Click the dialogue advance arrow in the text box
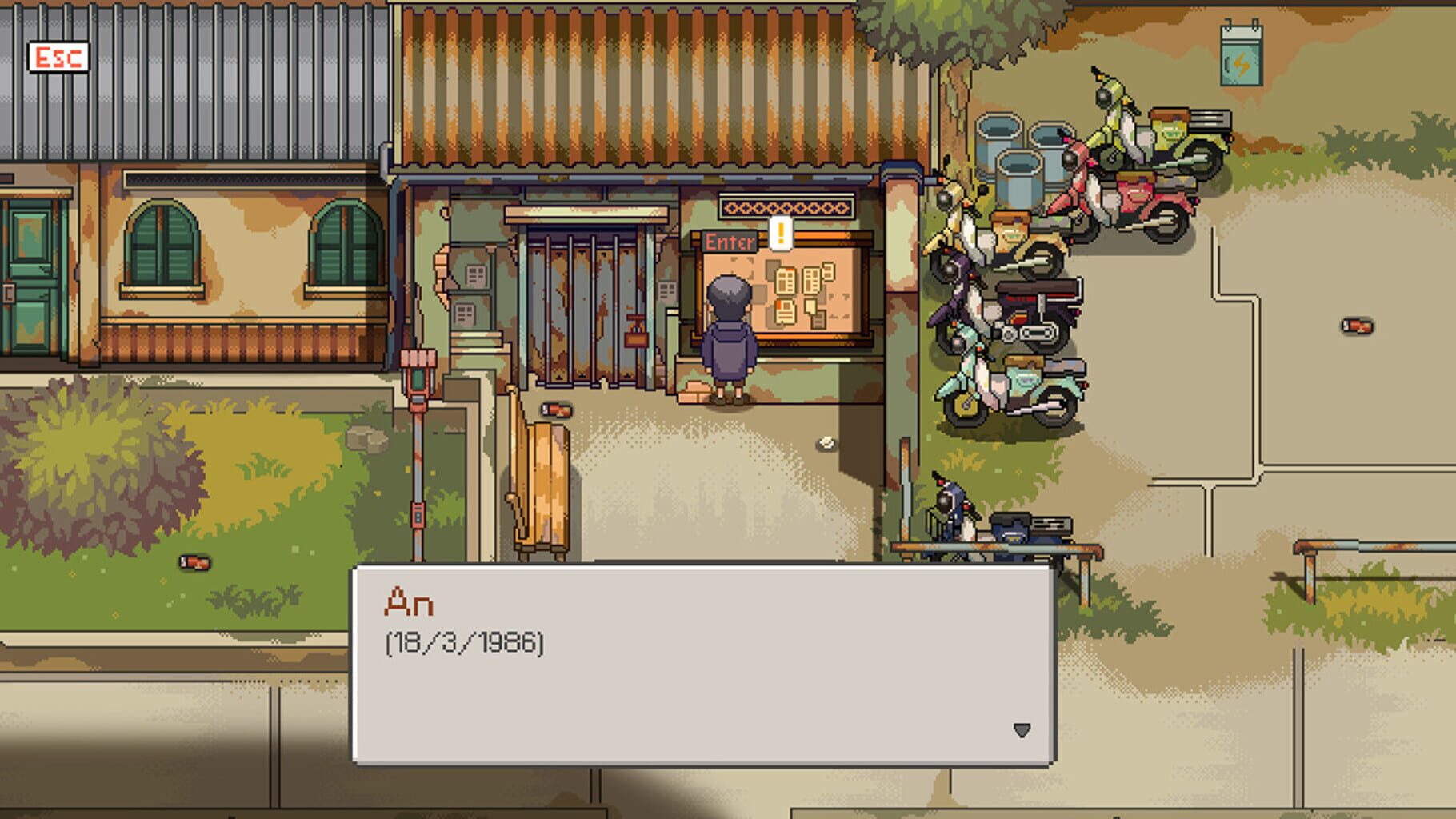This screenshot has height=819, width=1456. click(x=1022, y=729)
